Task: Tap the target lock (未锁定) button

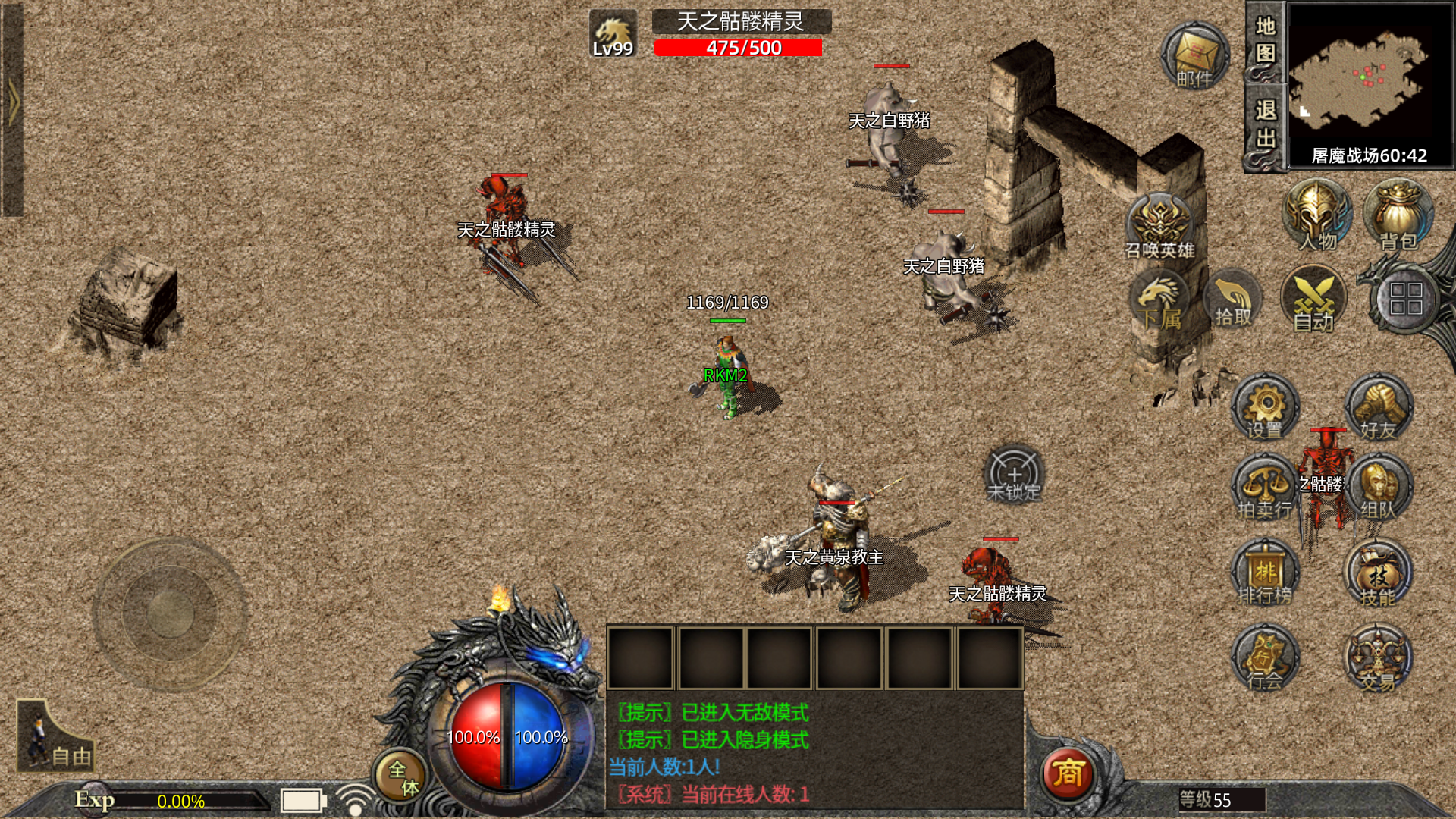Action: click(1014, 475)
